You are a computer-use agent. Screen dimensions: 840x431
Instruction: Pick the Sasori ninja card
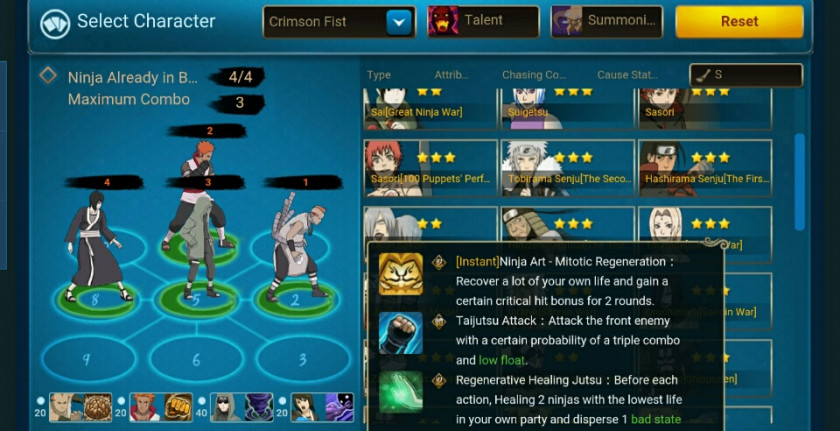[x=704, y=107]
